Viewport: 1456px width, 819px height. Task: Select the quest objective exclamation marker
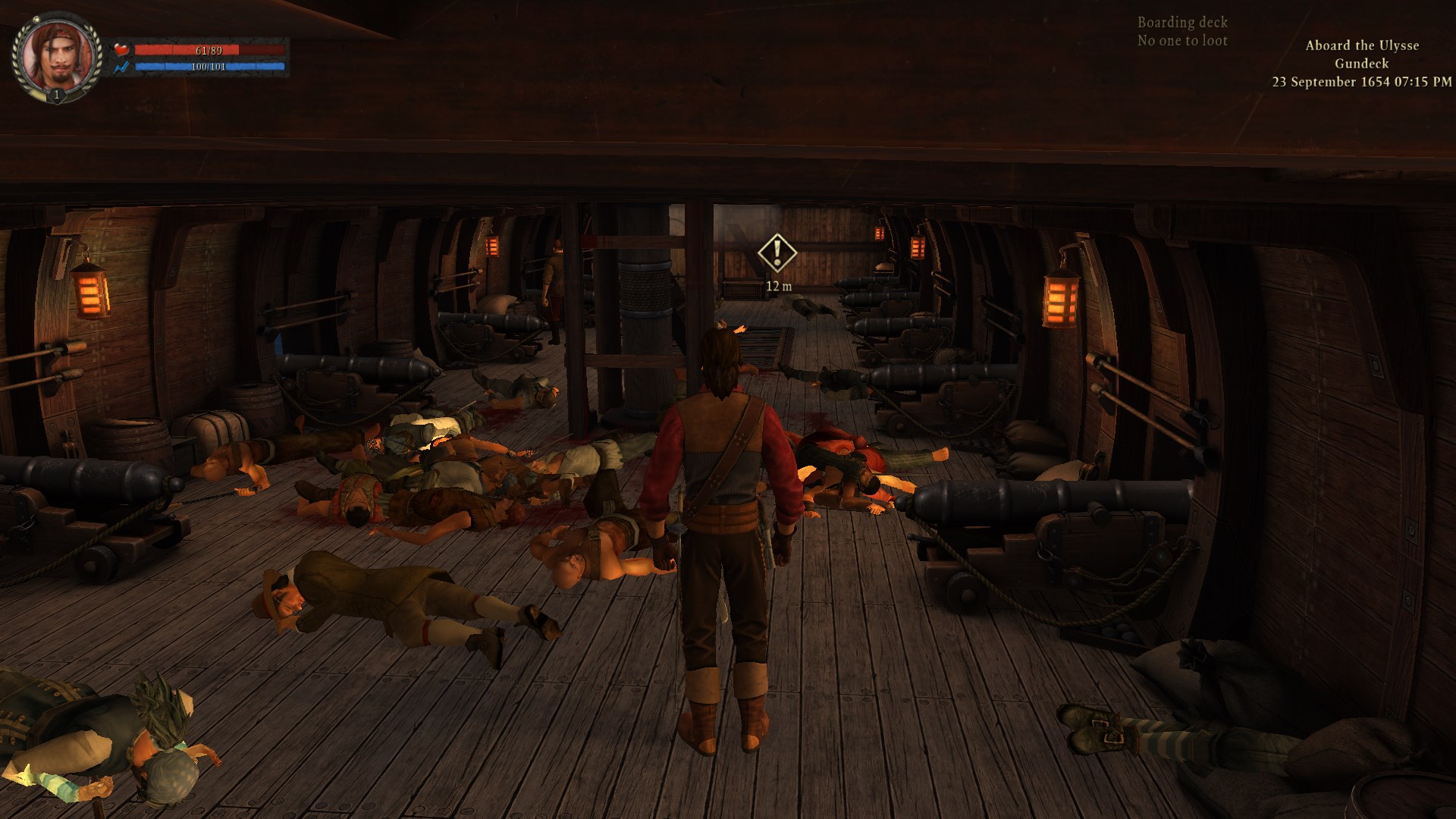(x=777, y=253)
